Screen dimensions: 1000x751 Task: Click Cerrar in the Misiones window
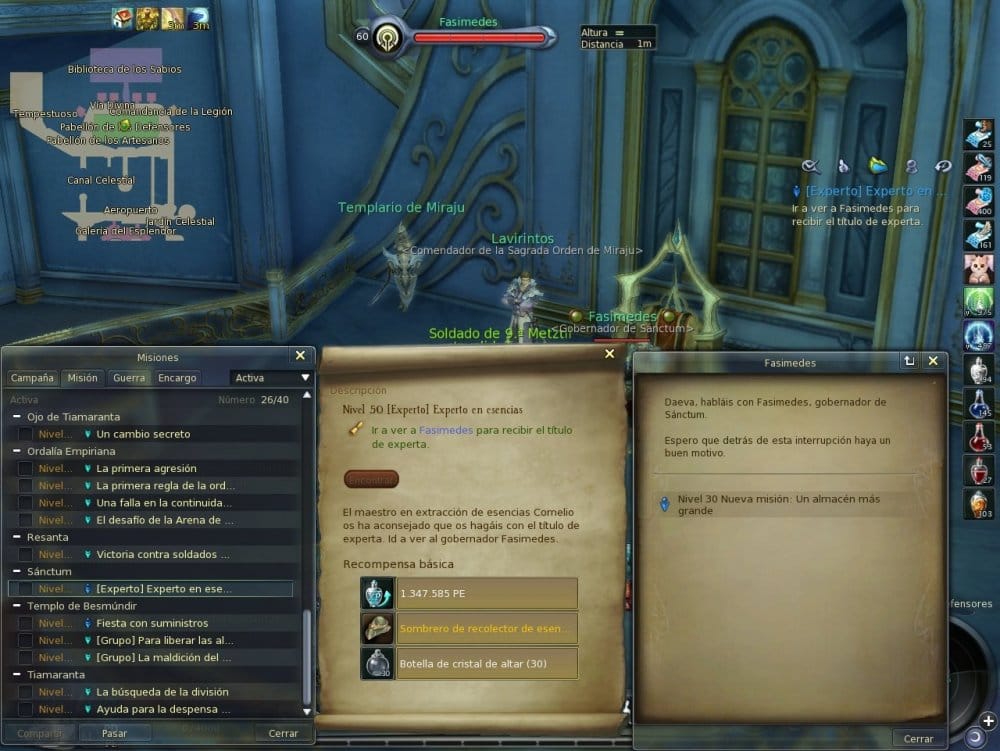[x=283, y=733]
